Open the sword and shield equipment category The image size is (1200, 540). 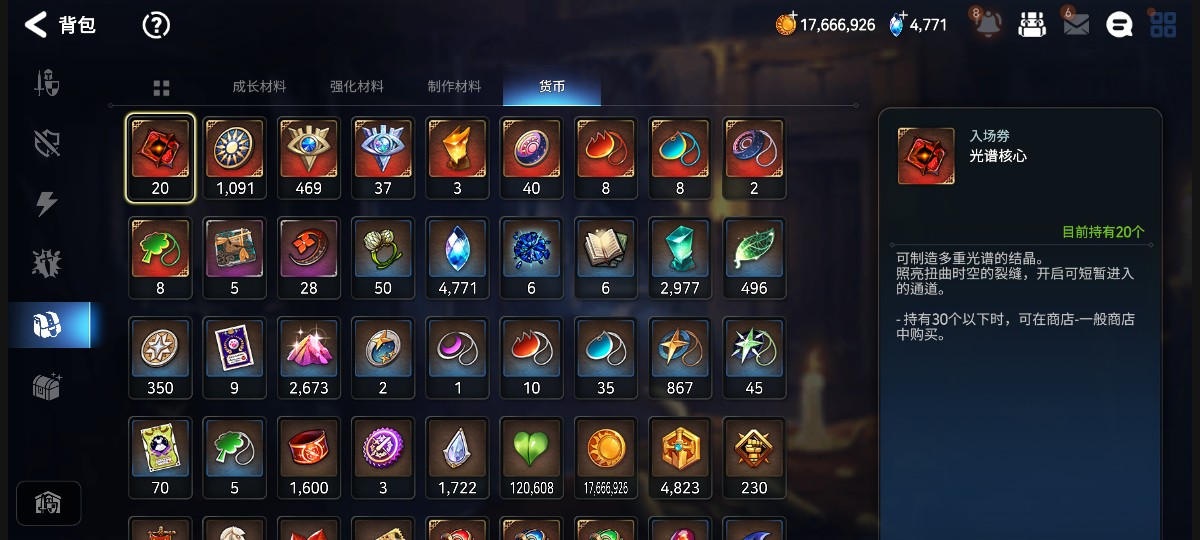48,84
